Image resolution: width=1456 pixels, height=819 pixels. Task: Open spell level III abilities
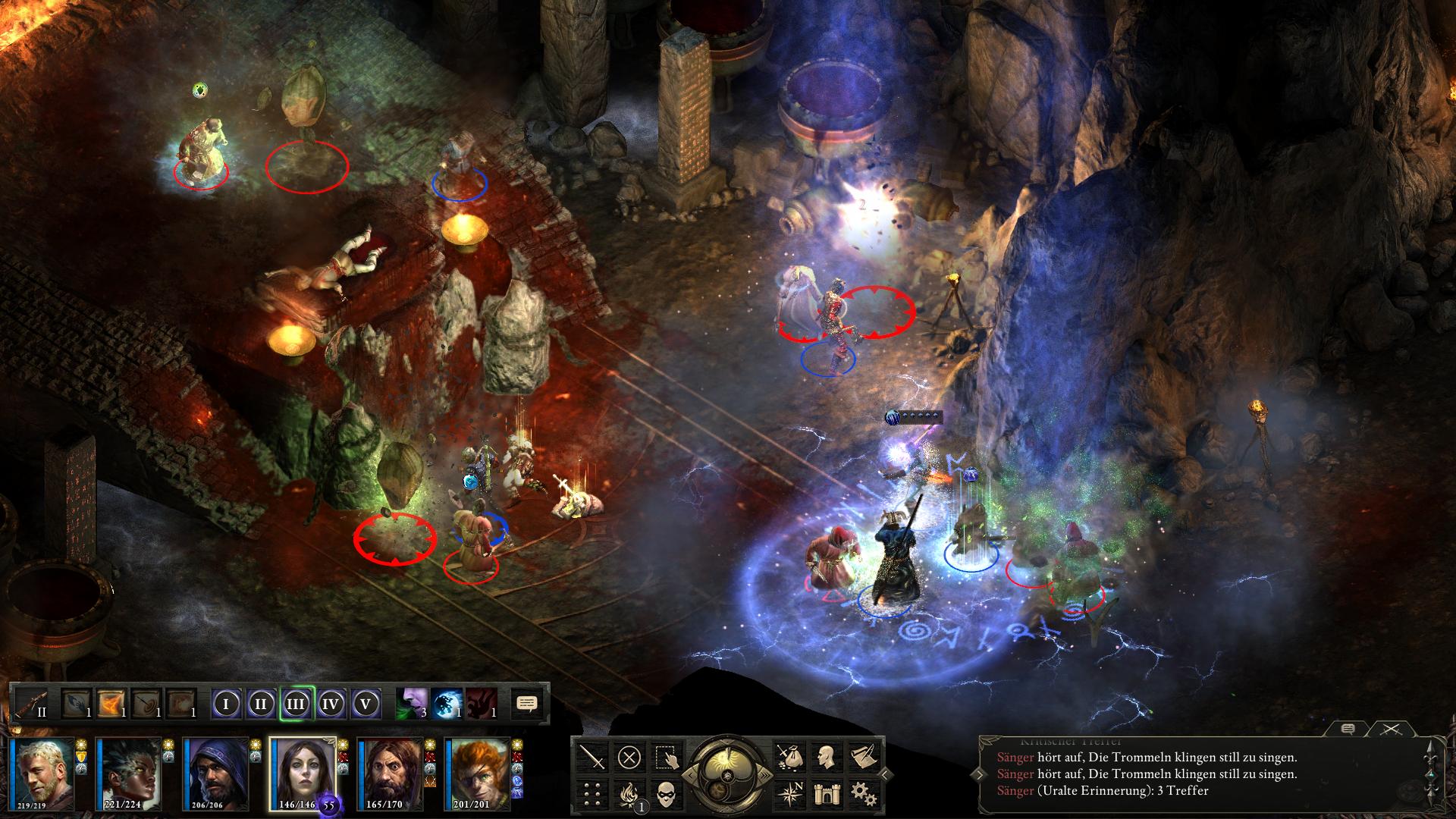pyautogui.click(x=296, y=704)
